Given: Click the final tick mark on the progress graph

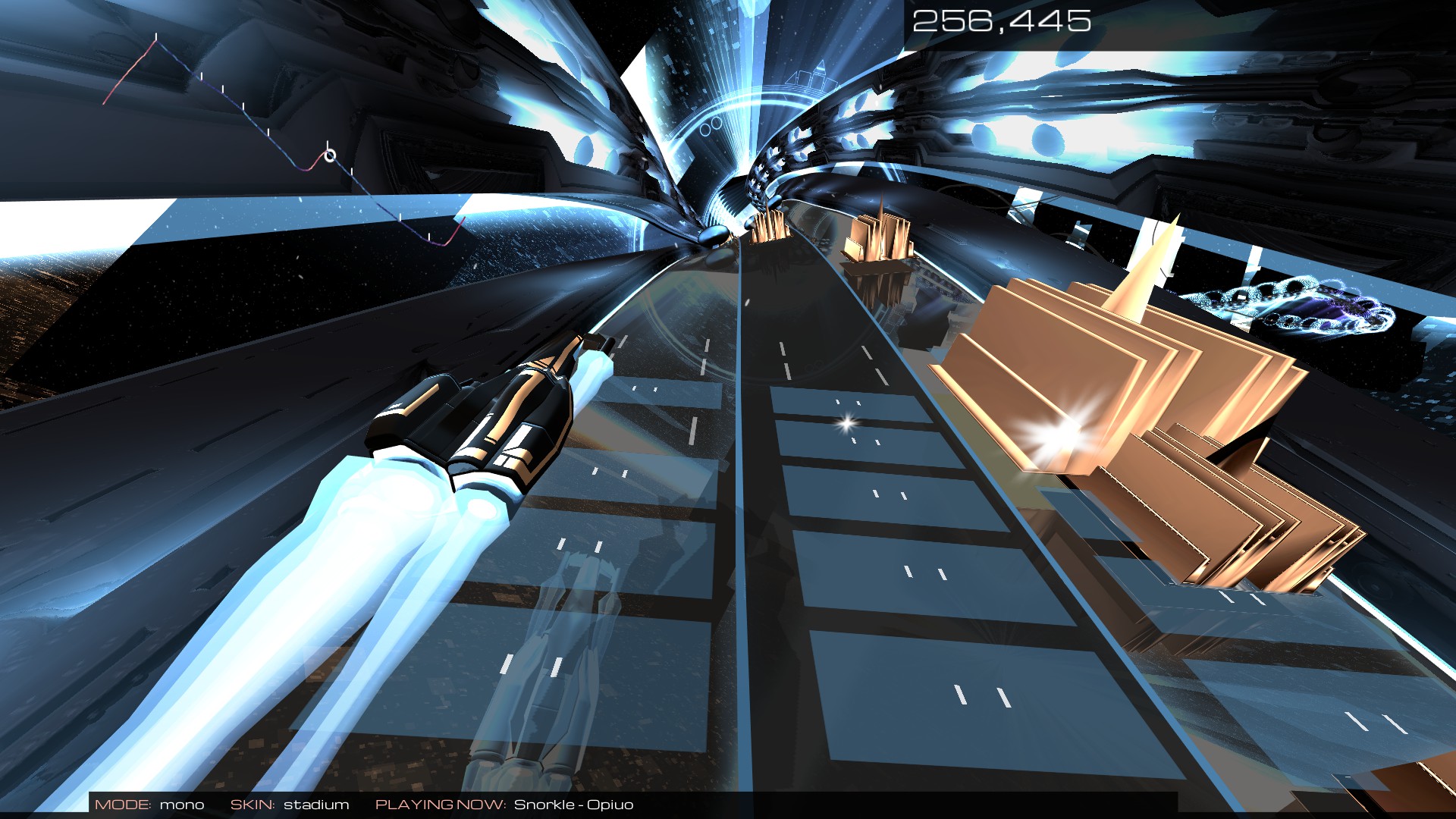Looking at the screenshot, I should coord(429,236).
